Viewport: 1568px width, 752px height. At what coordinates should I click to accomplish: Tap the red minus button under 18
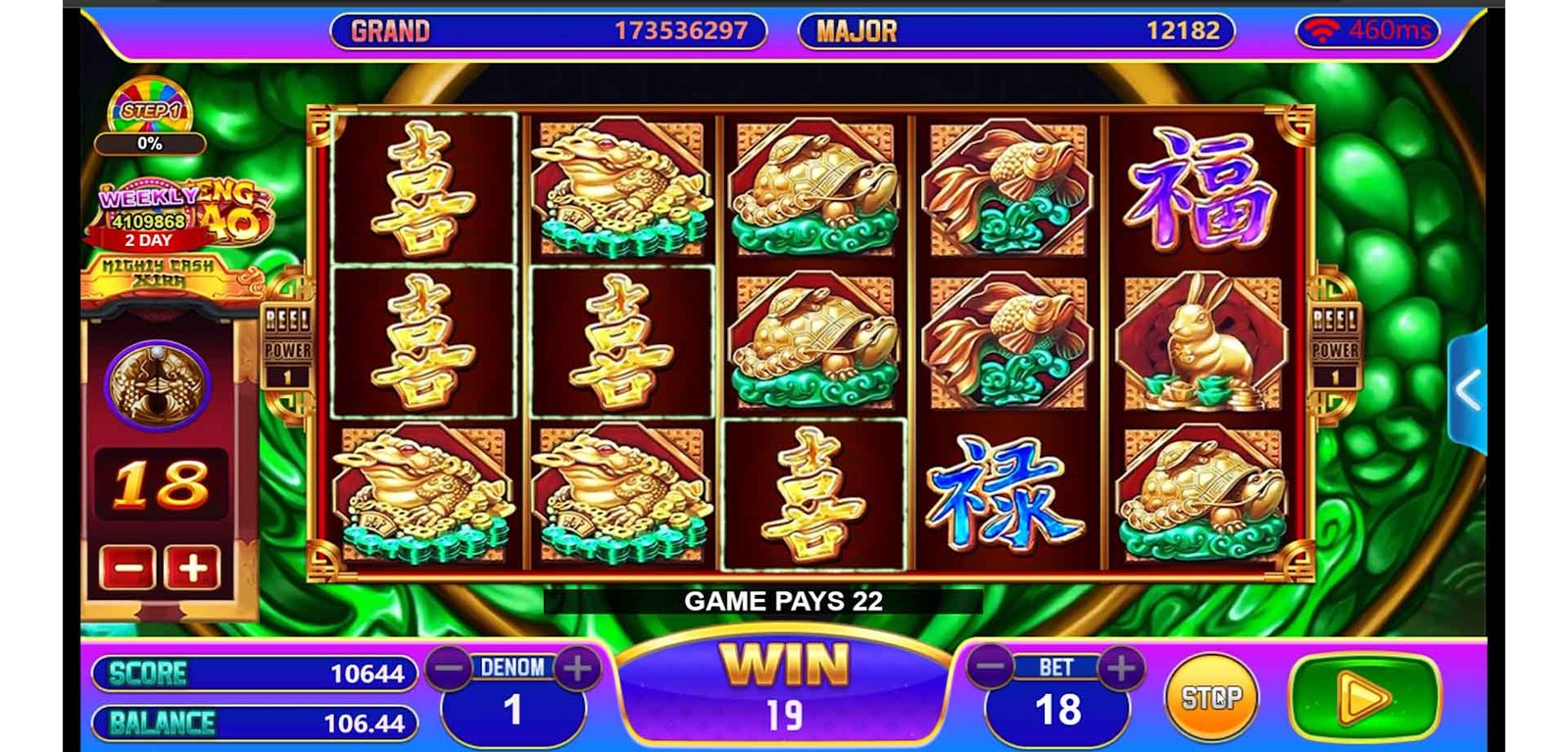(127, 568)
